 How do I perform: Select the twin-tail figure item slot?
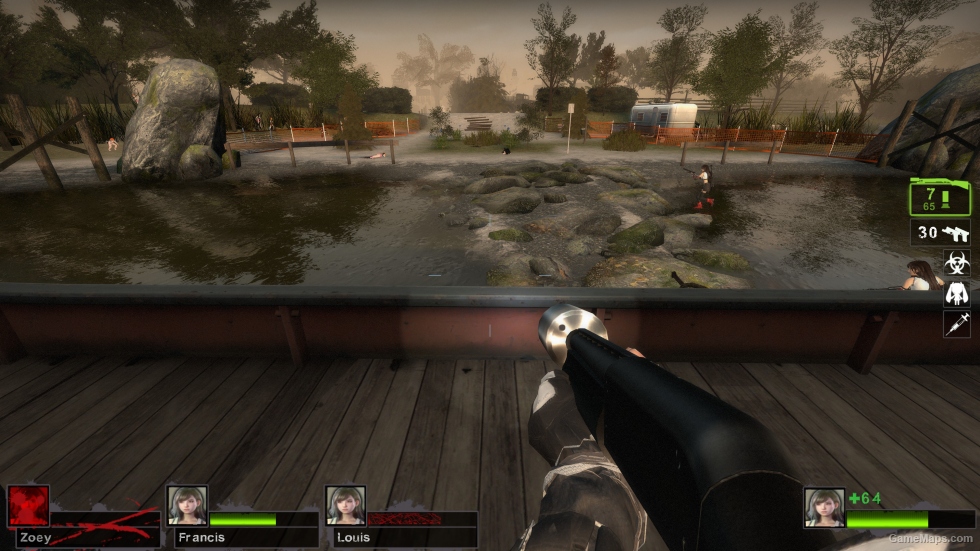[957, 293]
